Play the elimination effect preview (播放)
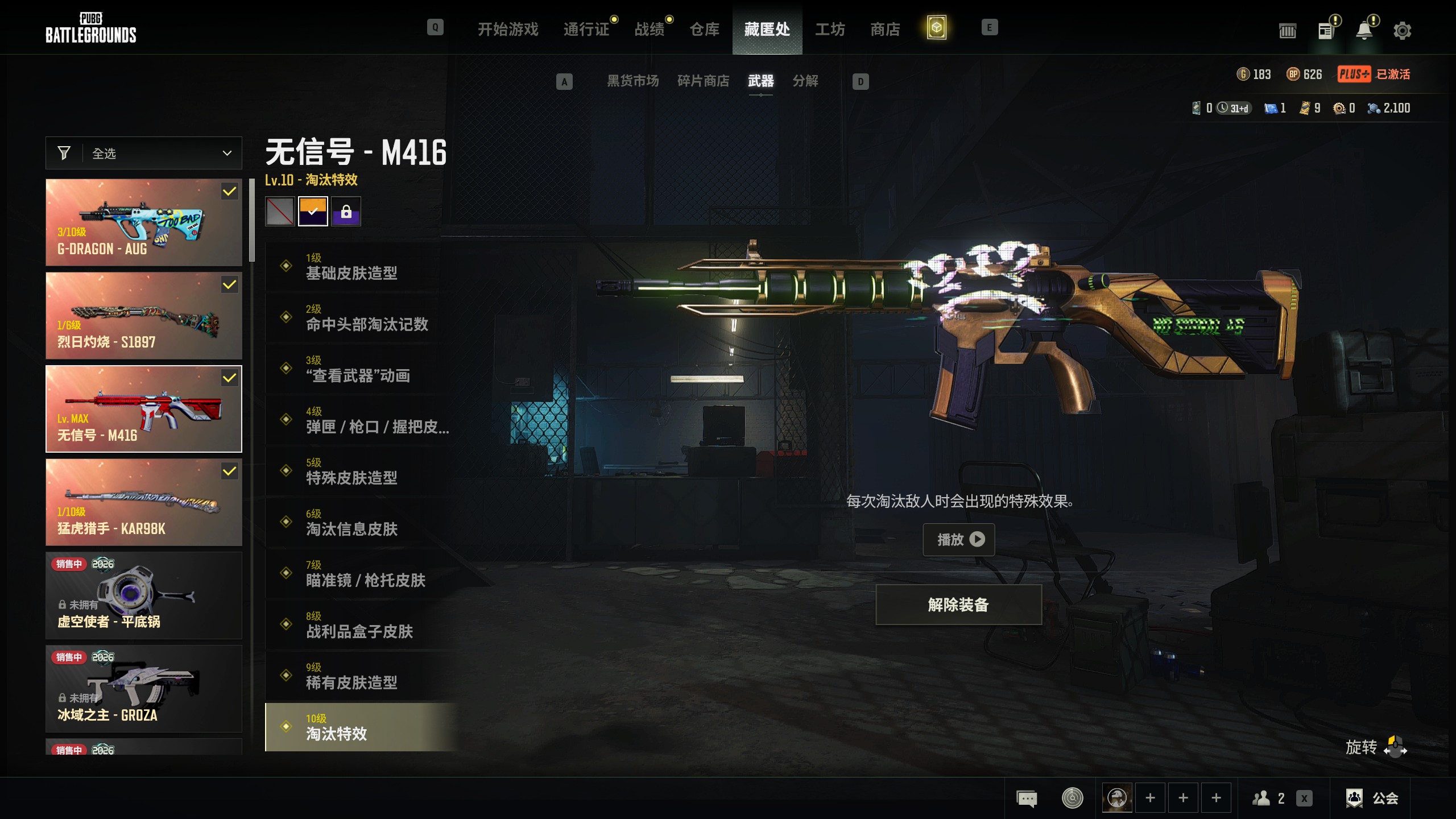The width and height of the screenshot is (1456, 819). click(x=959, y=539)
